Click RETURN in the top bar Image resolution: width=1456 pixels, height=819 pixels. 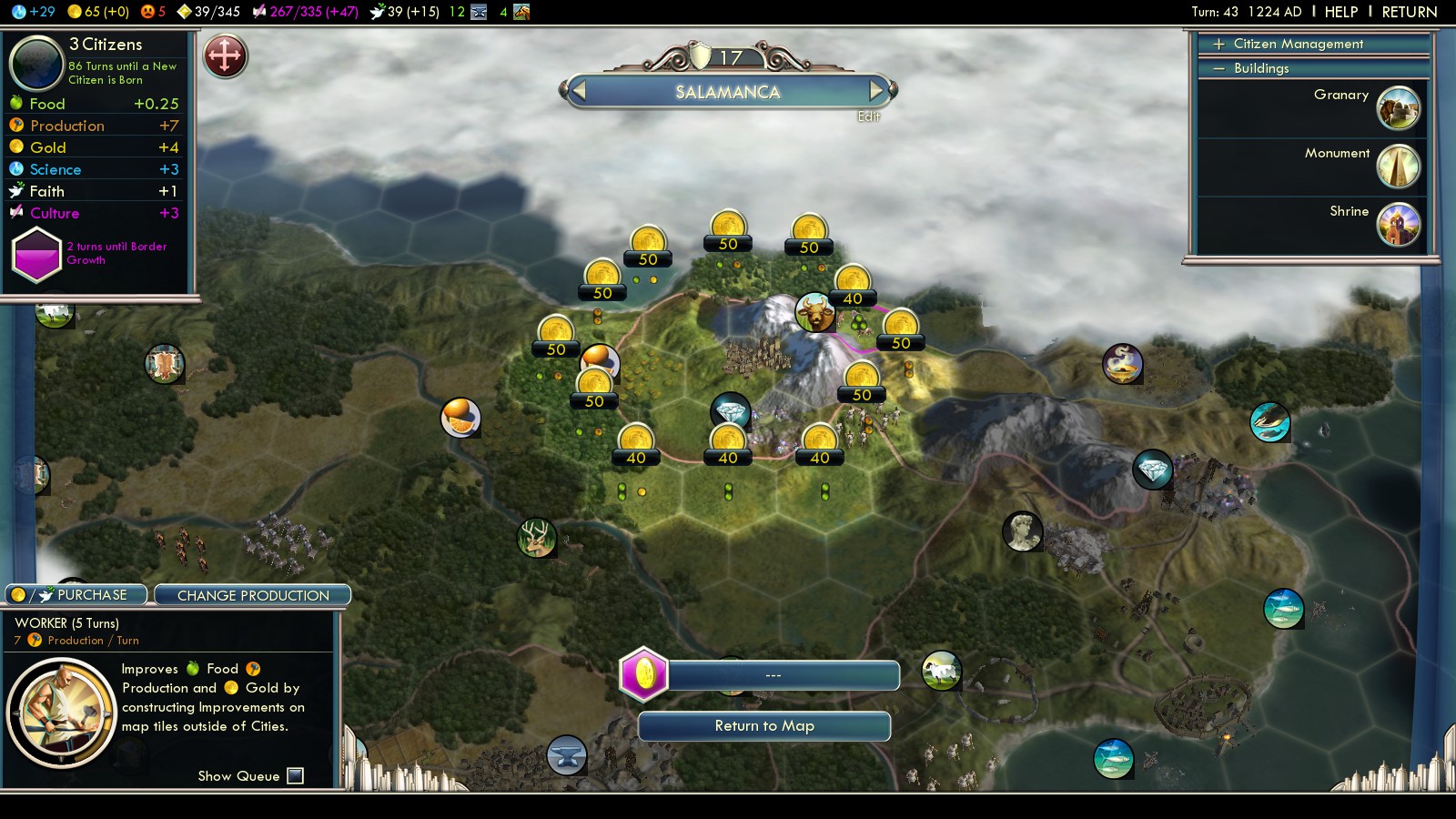tap(1409, 12)
